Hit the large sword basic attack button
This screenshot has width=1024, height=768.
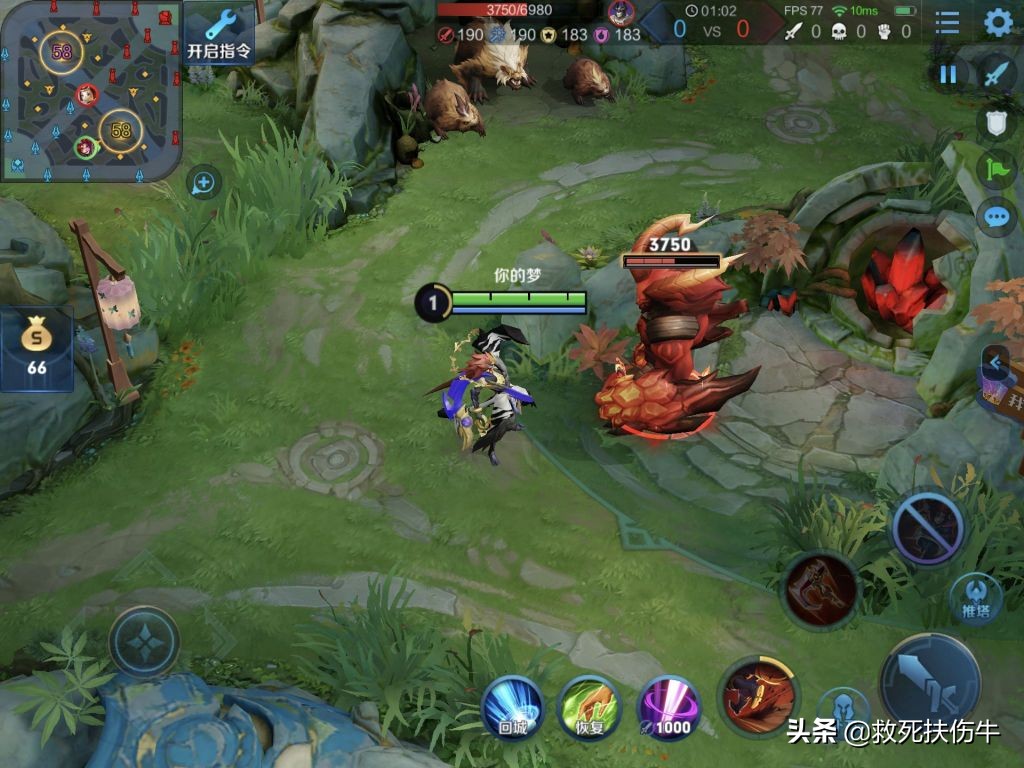[x=930, y=681]
